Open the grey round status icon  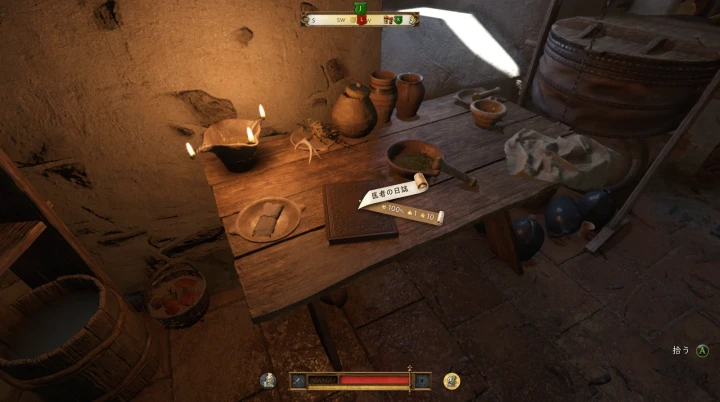(x=268, y=380)
